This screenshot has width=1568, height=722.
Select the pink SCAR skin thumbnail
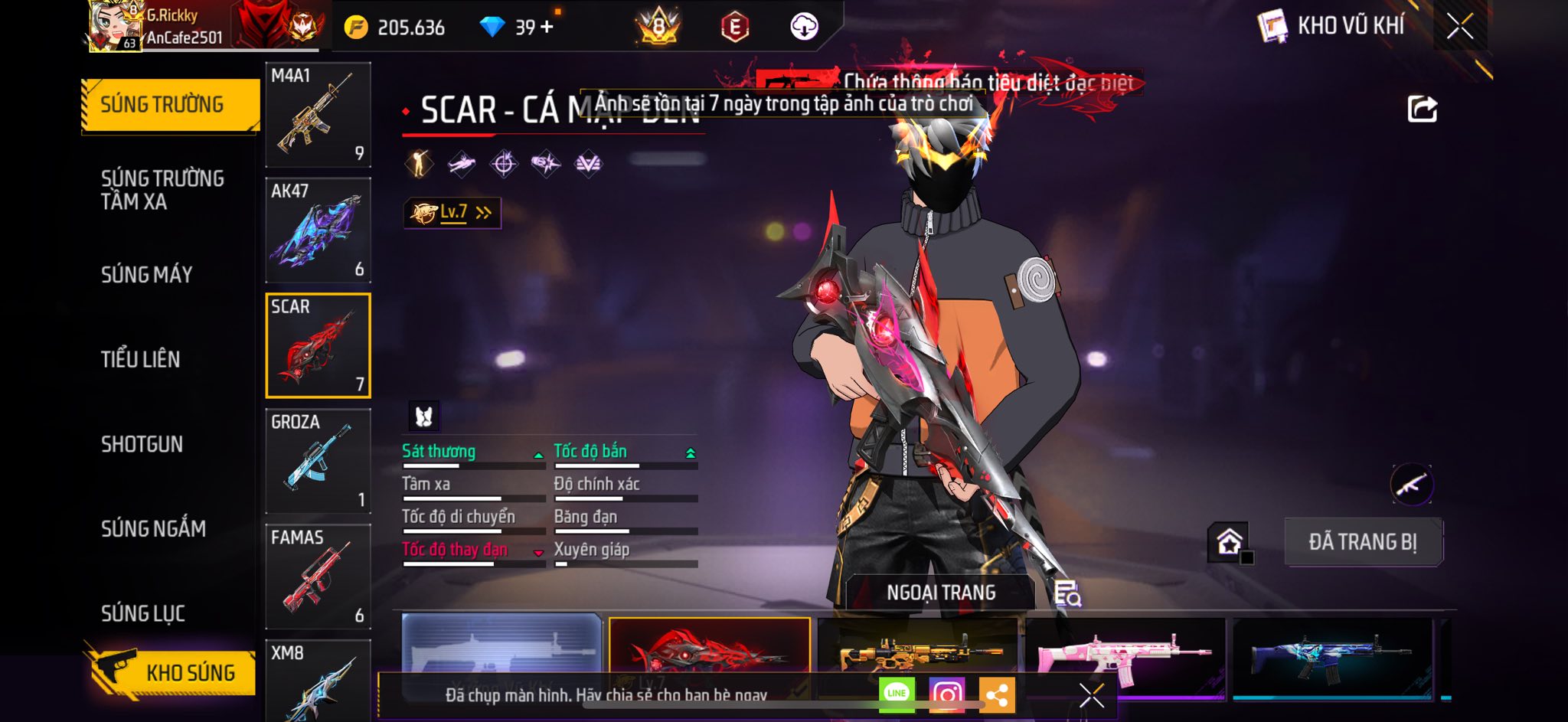point(1124,655)
